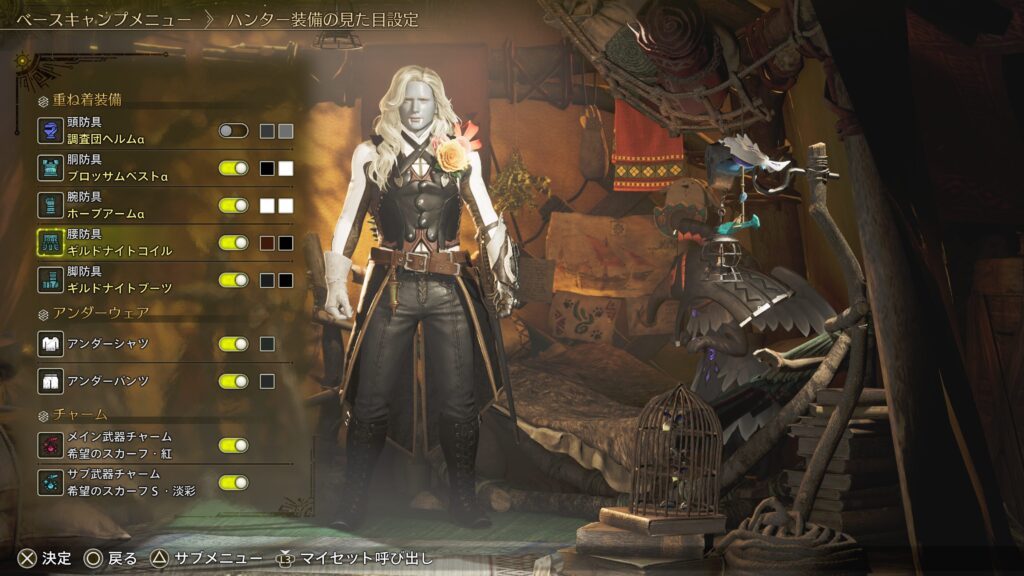This screenshot has height=576, width=1024.
Task: Disable the 脚防具 leg armor toggle
Action: (233, 280)
